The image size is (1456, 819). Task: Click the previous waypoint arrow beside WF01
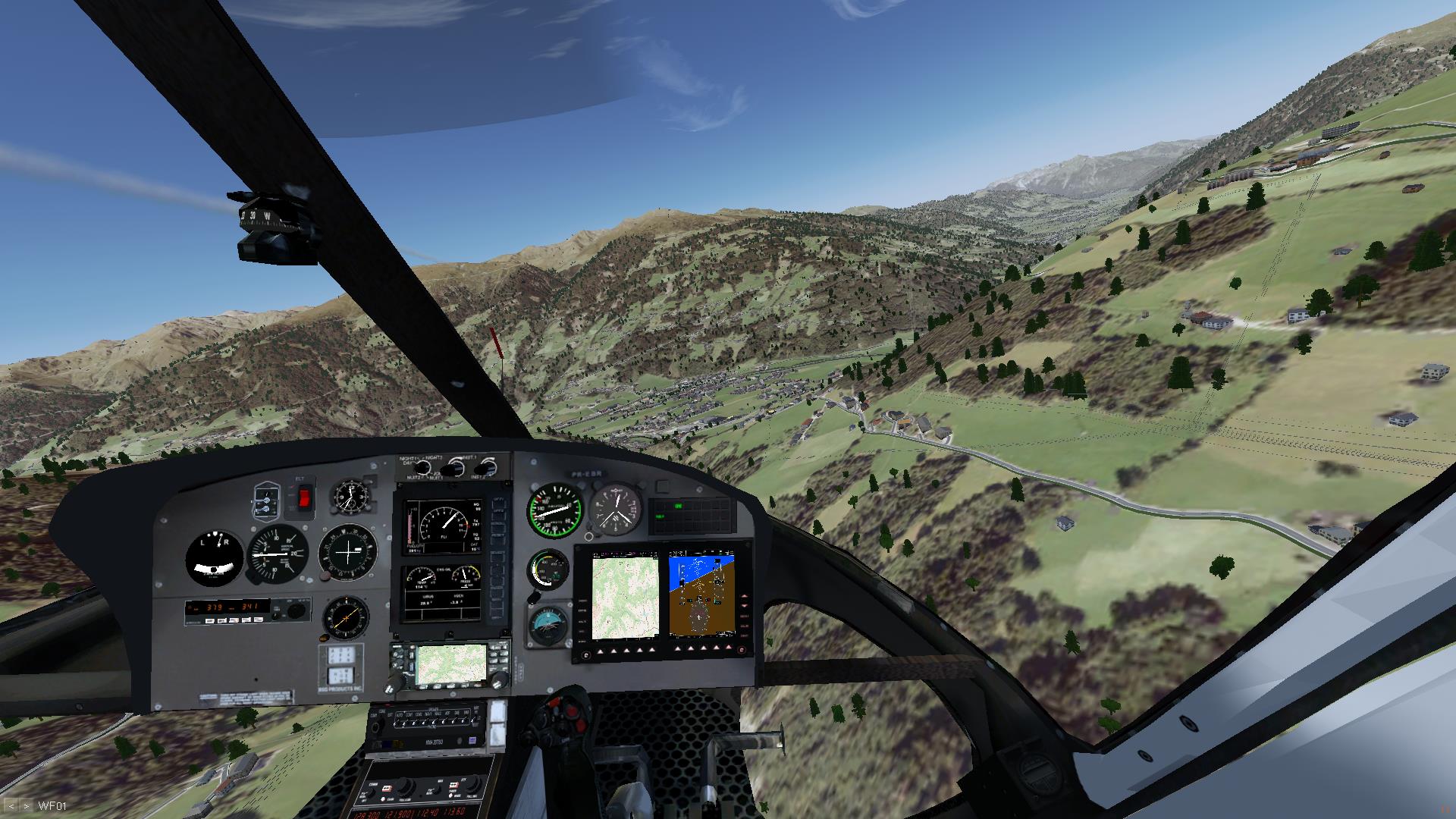[x=11, y=806]
